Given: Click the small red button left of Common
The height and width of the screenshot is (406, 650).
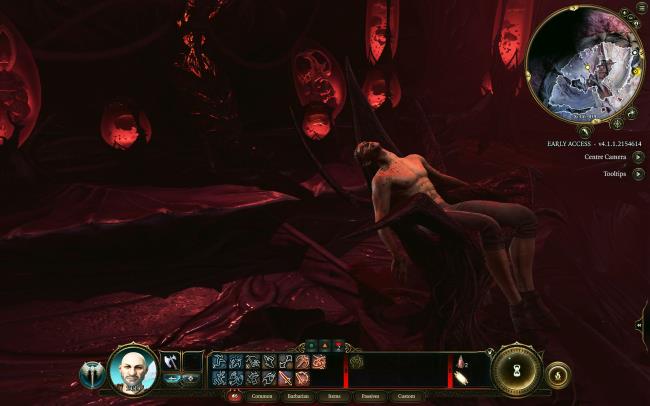Looking at the screenshot, I should point(236,396).
